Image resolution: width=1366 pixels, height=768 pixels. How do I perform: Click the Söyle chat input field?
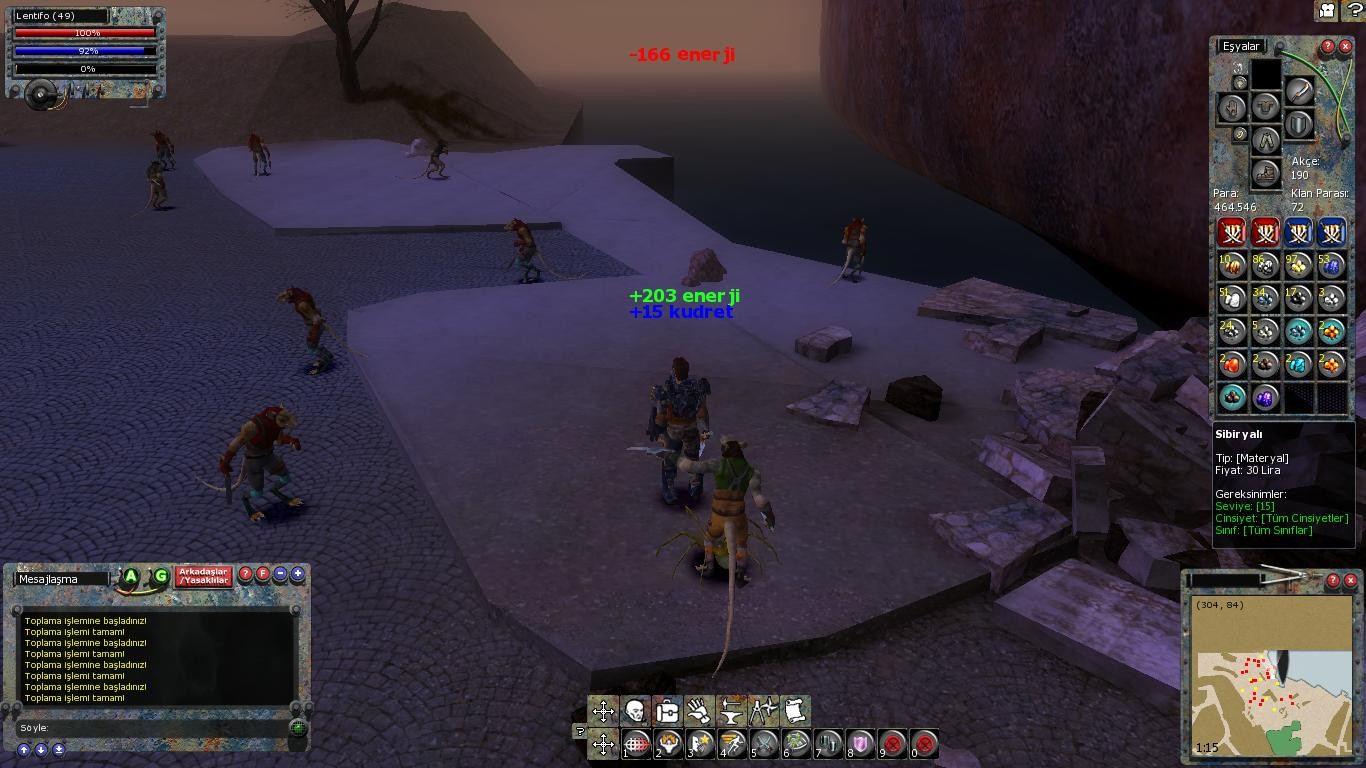coord(160,728)
